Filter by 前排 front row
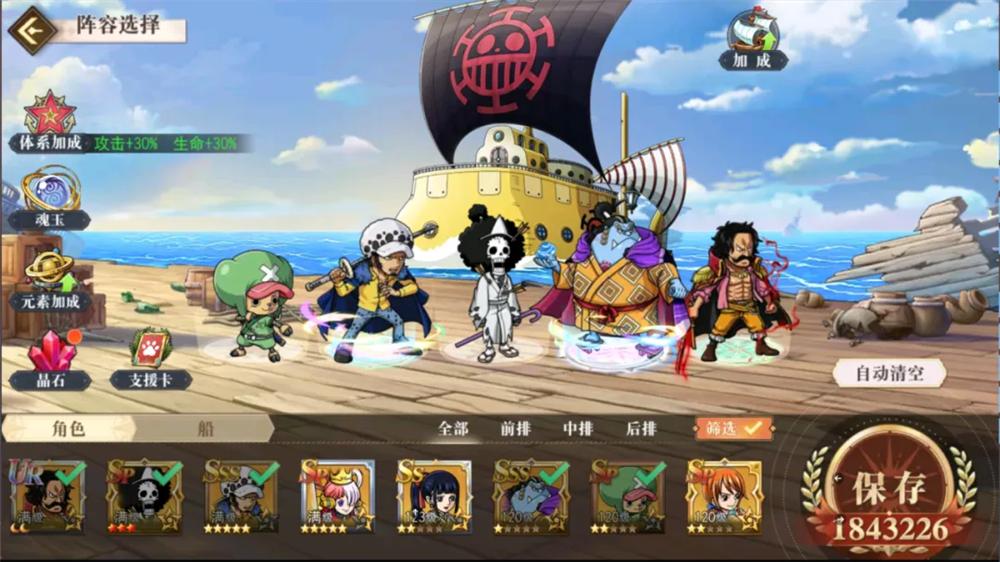Viewport: 1000px width, 562px height. pyautogui.click(x=515, y=428)
